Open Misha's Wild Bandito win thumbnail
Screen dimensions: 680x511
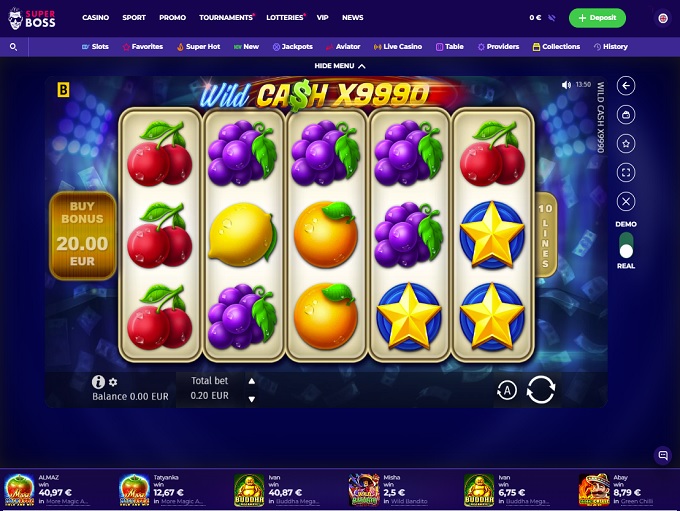tap(364, 490)
